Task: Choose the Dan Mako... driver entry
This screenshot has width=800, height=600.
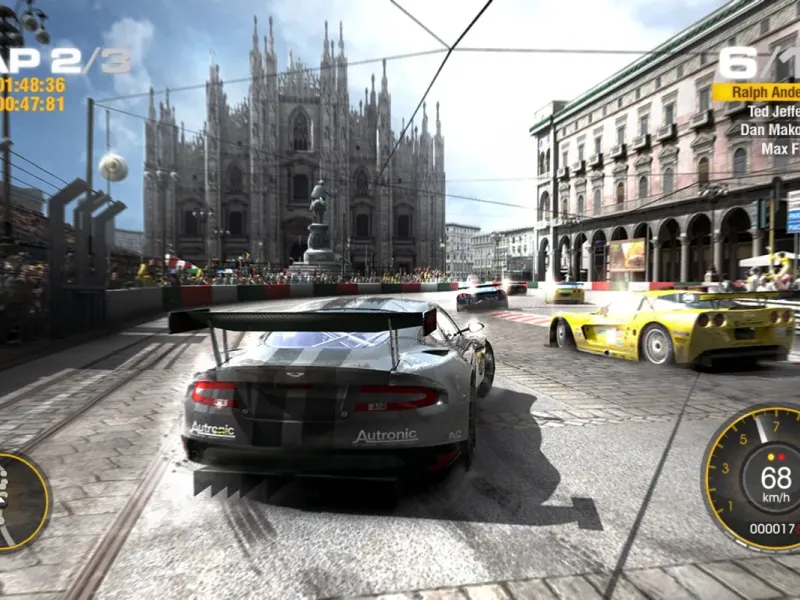Action: [769, 130]
